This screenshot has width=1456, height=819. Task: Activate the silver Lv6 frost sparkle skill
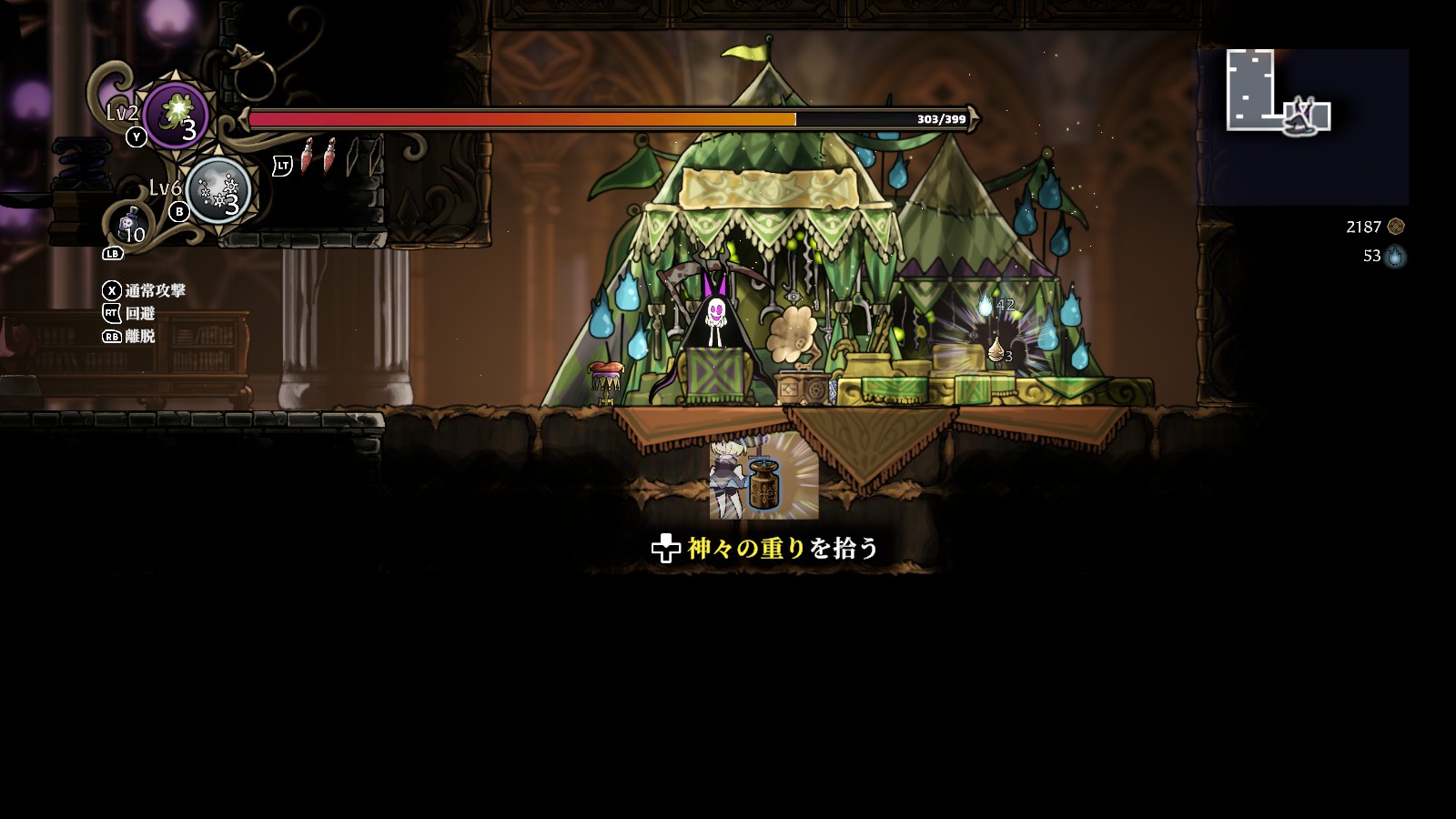point(217,190)
